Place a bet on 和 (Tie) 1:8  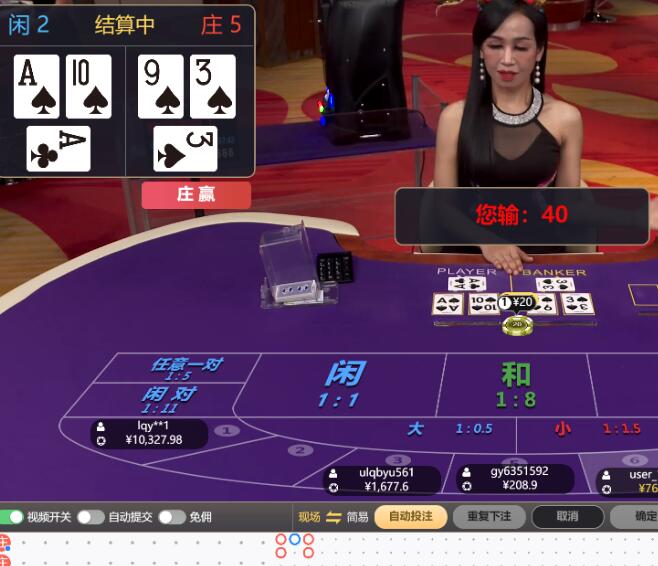point(516,385)
